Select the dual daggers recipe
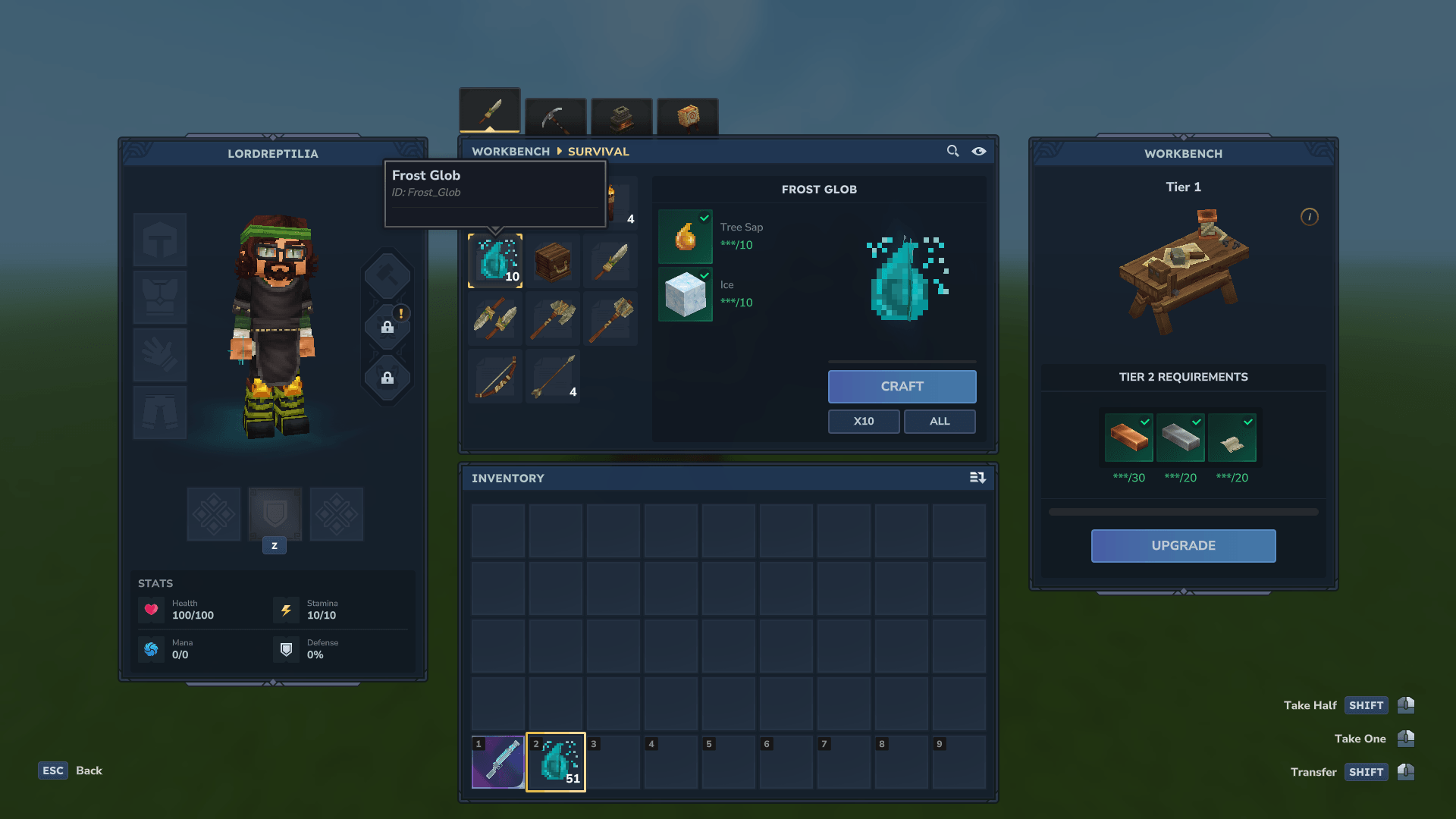The image size is (1456, 819). [495, 318]
